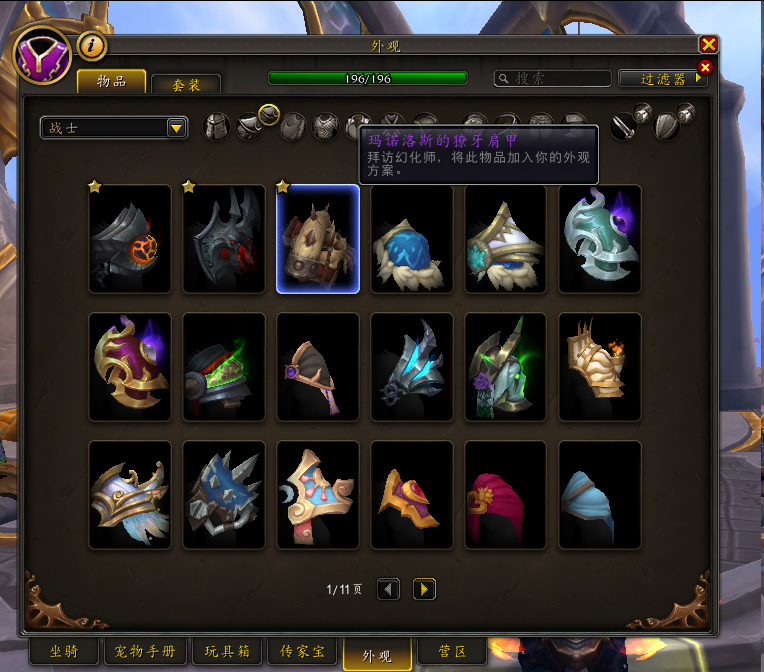Open the 玩具箱 toy box tab

pyautogui.click(x=226, y=652)
